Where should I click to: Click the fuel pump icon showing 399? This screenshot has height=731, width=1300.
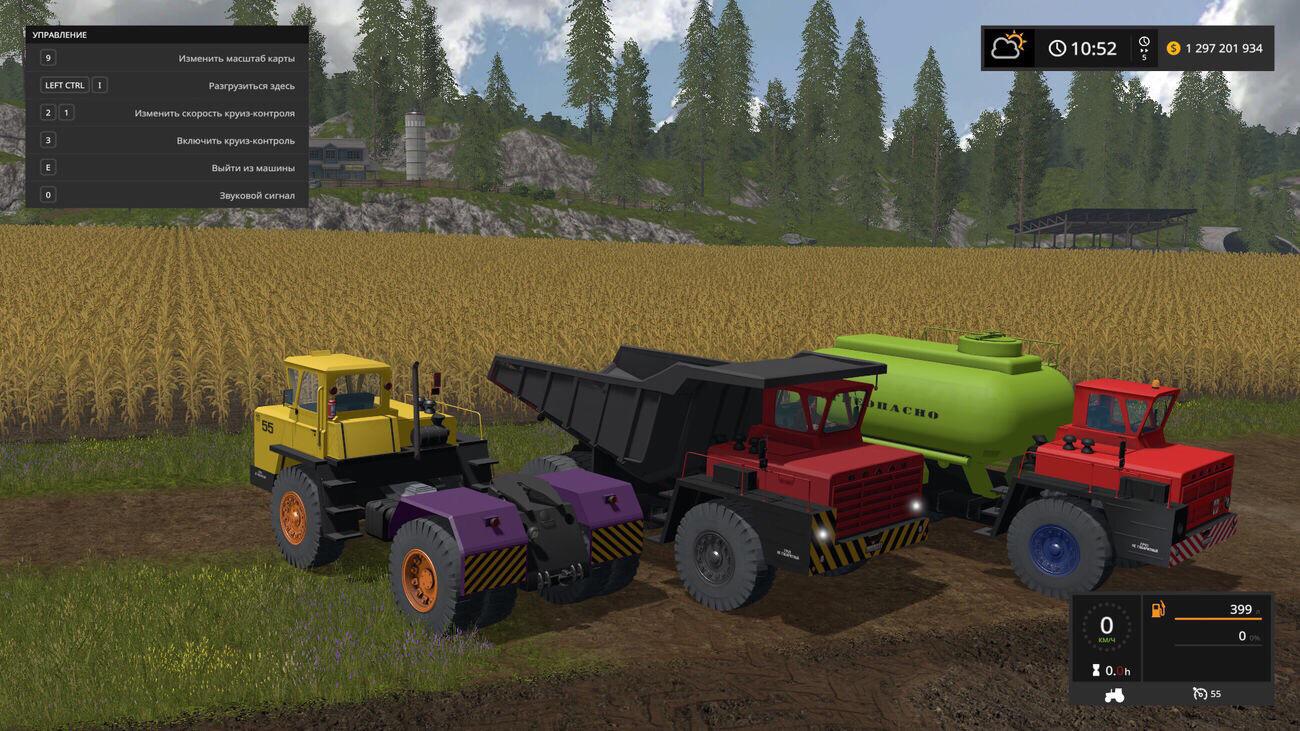click(1157, 608)
